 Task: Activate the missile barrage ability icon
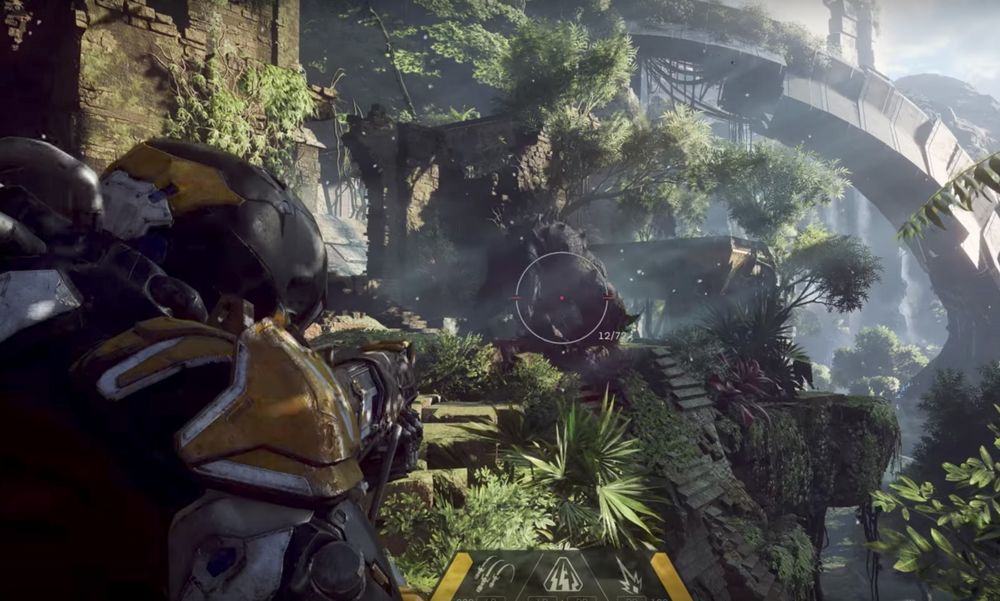pos(494,577)
